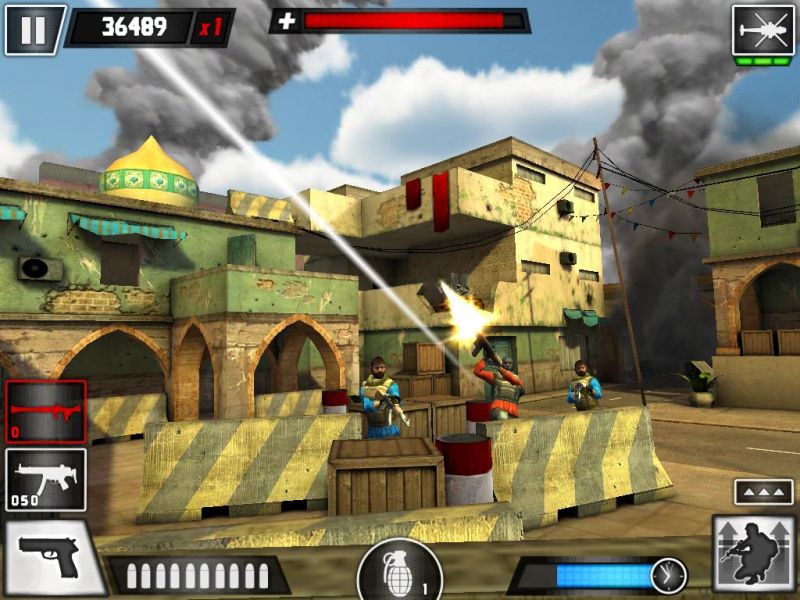The height and width of the screenshot is (600, 800).
Task: Expand the triple-arrow panel
Action: tap(763, 492)
